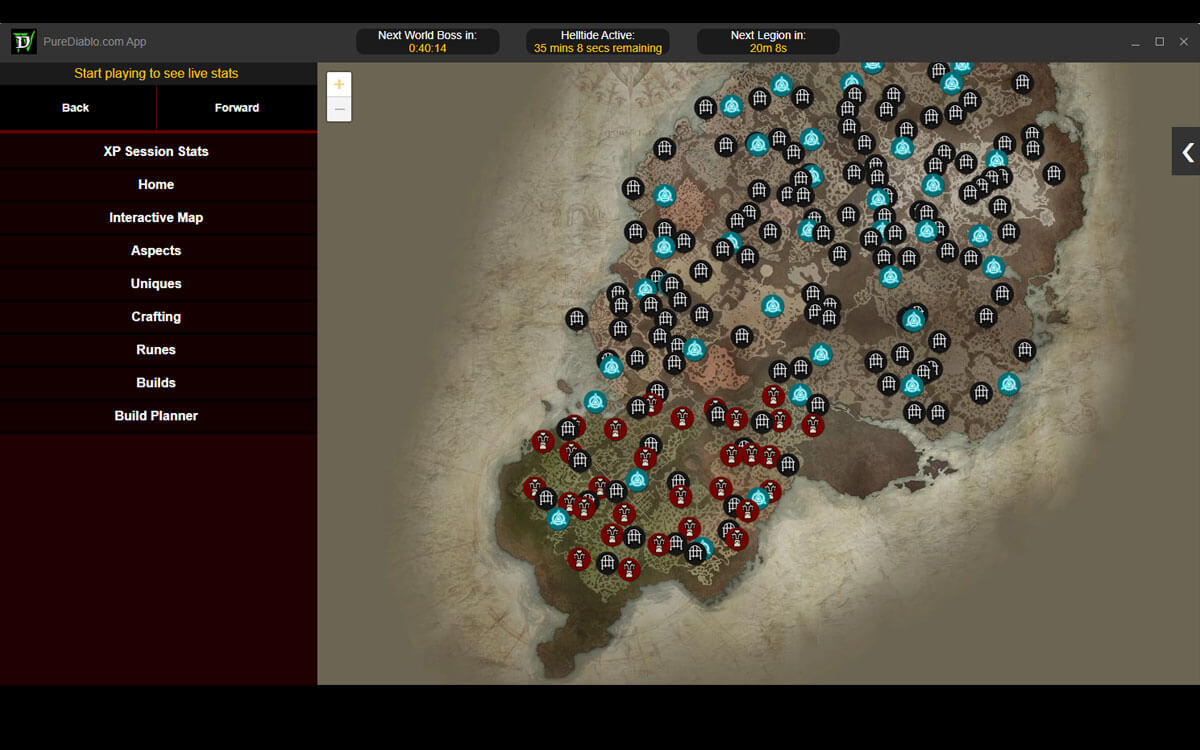
Task: Click the PureDiablo logo icon
Action: 23,41
